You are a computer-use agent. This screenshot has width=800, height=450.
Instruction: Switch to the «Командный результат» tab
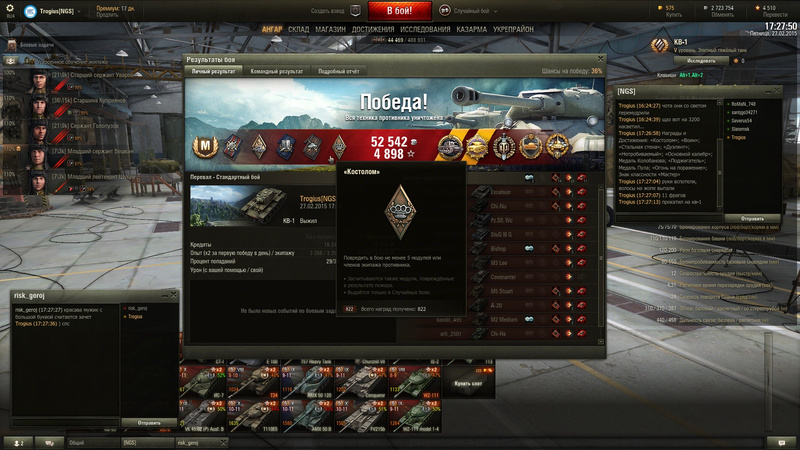coord(277,72)
